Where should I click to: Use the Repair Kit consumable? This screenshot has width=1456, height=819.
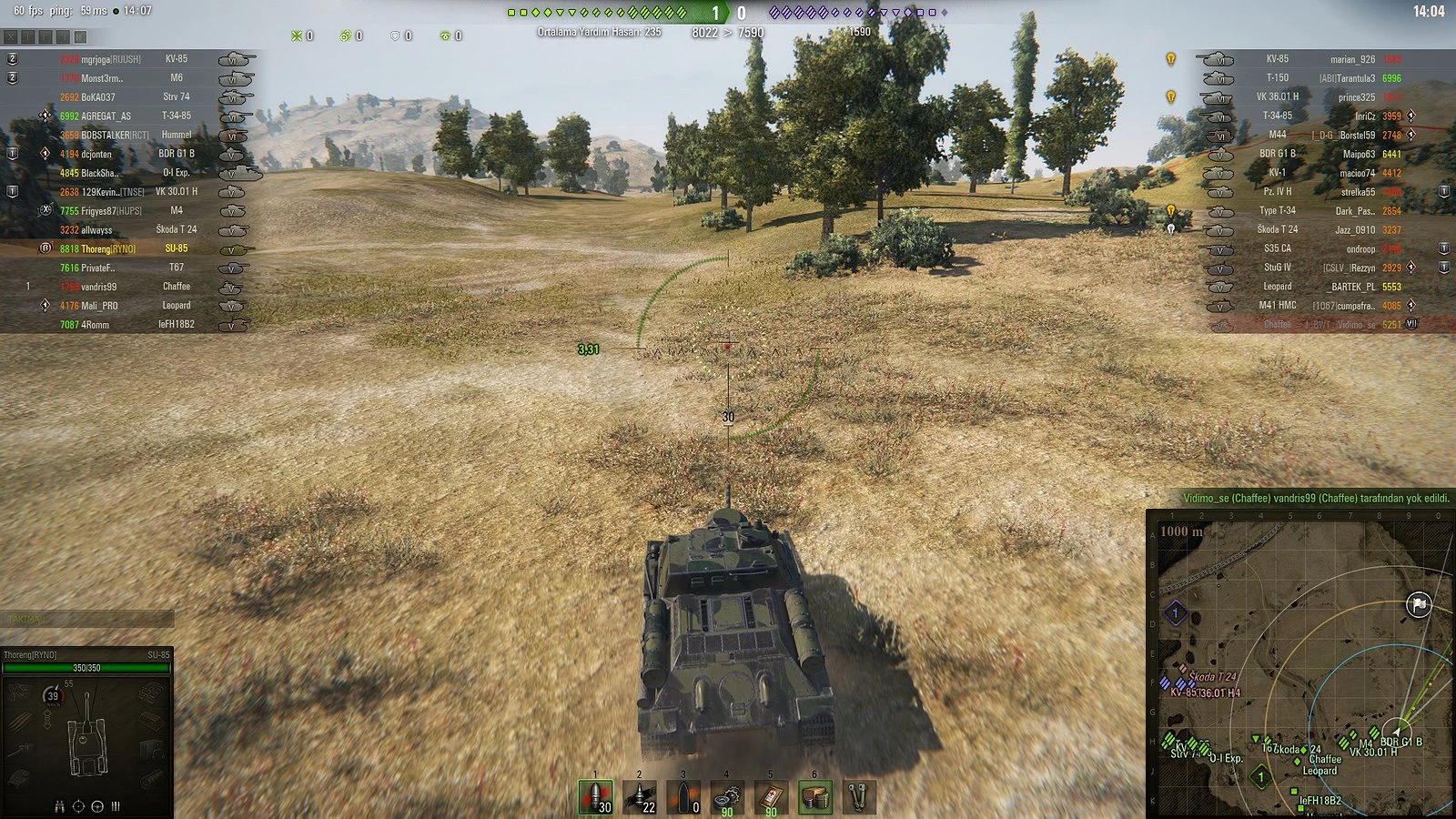[x=727, y=794]
